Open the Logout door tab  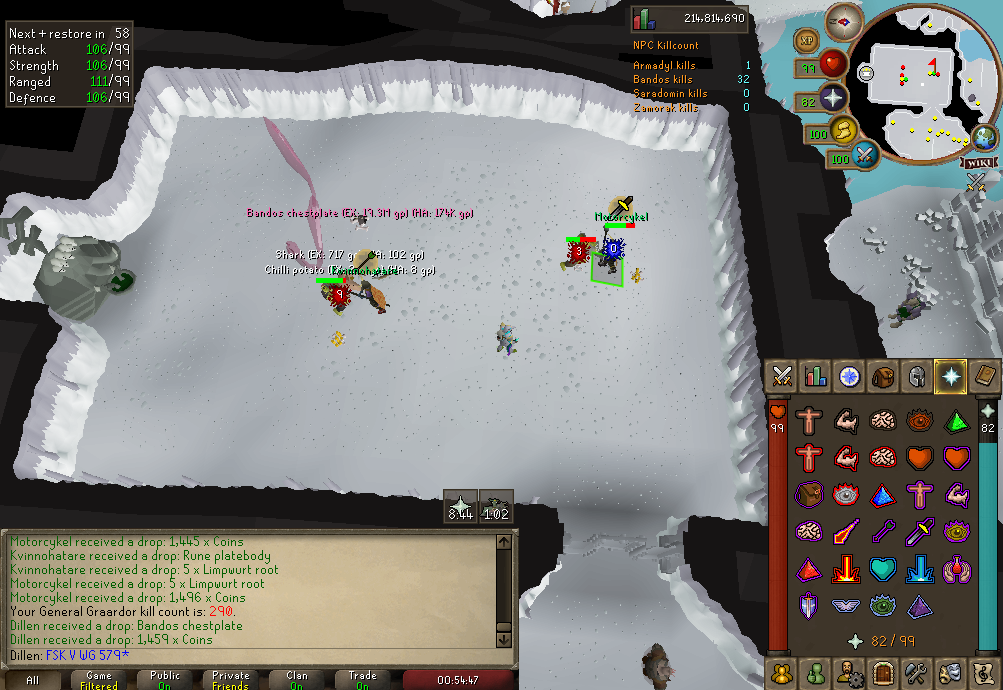pyautogui.click(x=883, y=671)
